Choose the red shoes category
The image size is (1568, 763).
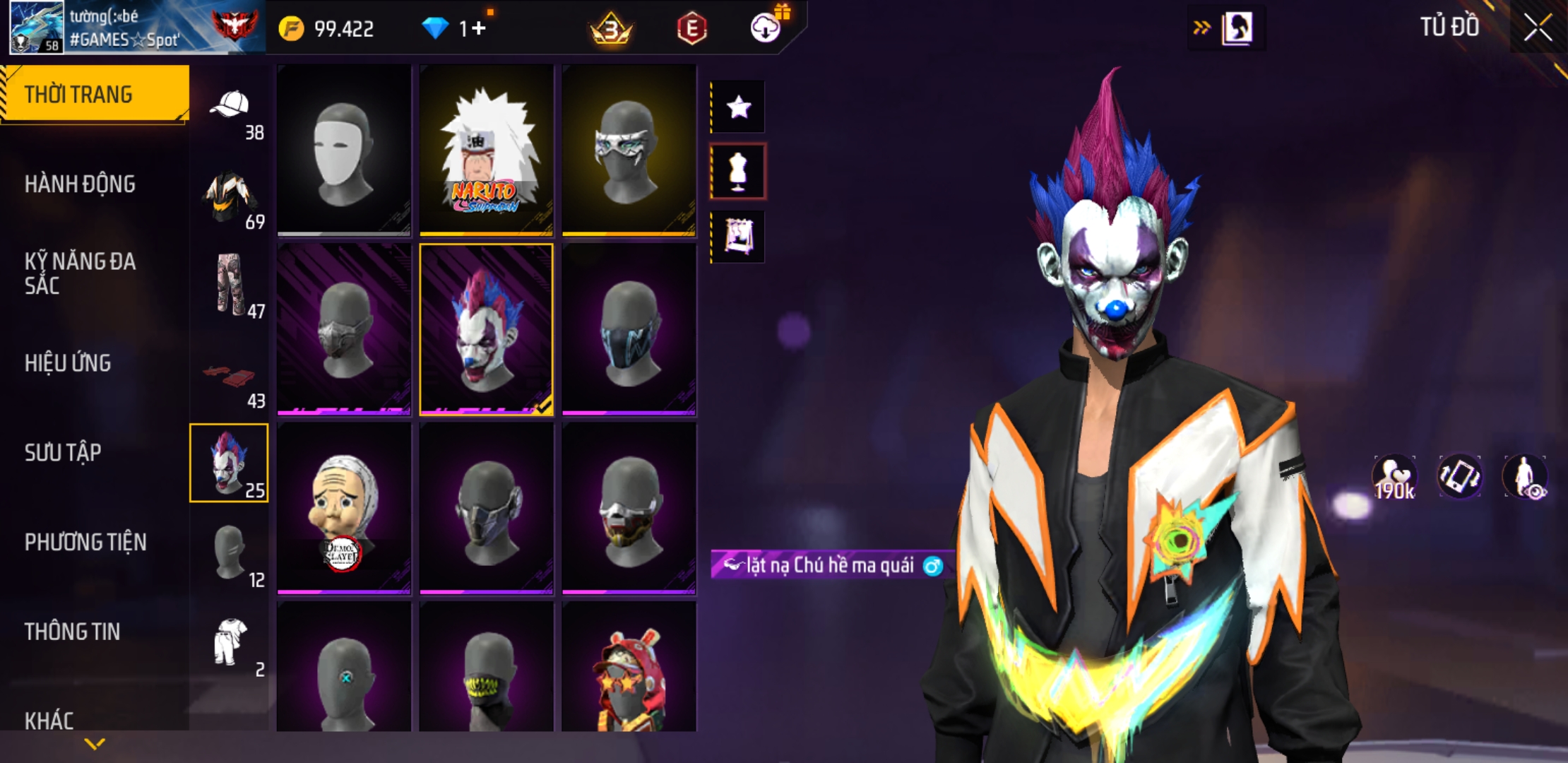click(230, 378)
